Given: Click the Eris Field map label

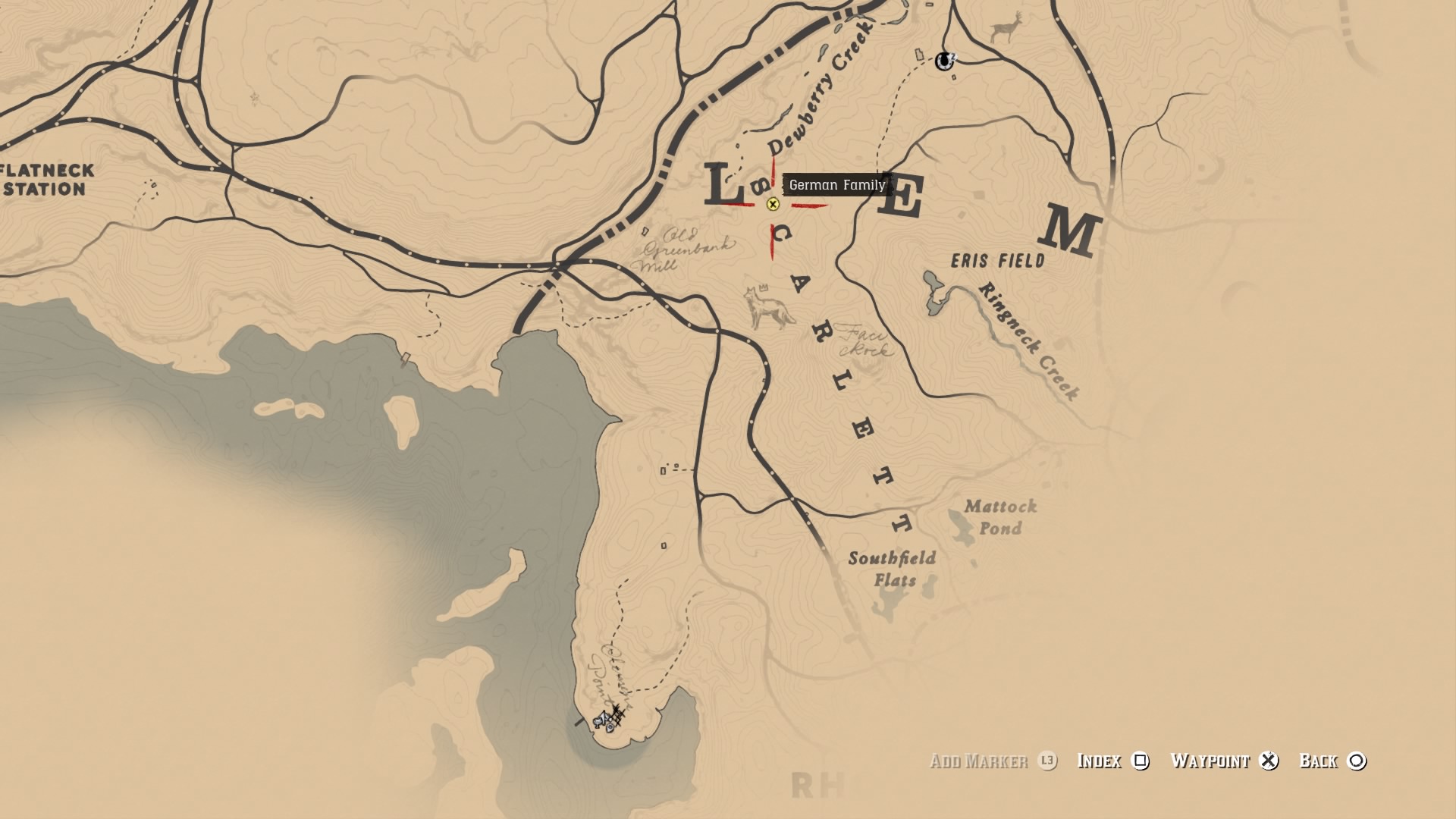Looking at the screenshot, I should [x=997, y=259].
